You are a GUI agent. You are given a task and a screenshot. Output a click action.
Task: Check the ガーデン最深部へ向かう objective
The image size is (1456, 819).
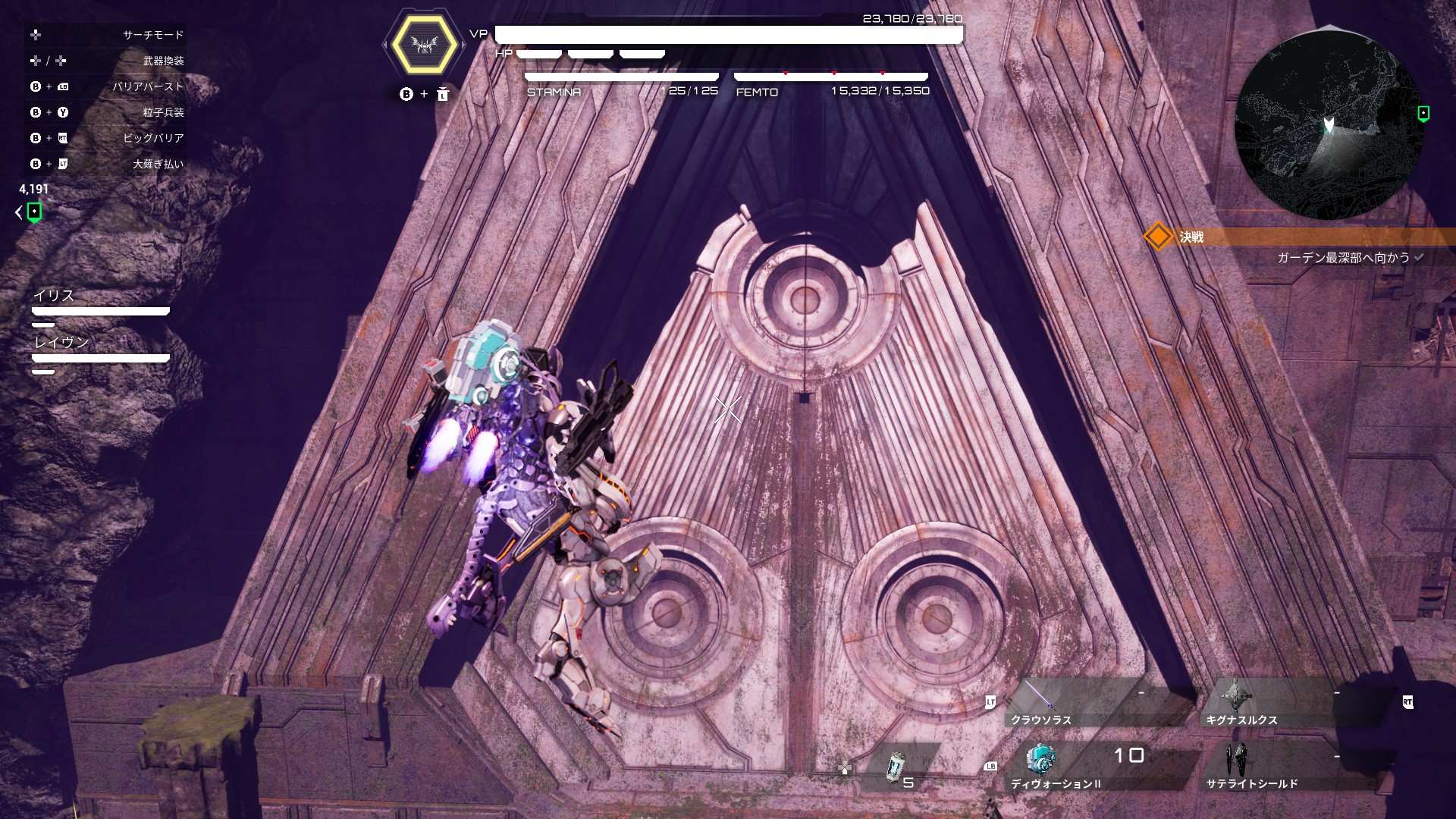tap(1343, 258)
